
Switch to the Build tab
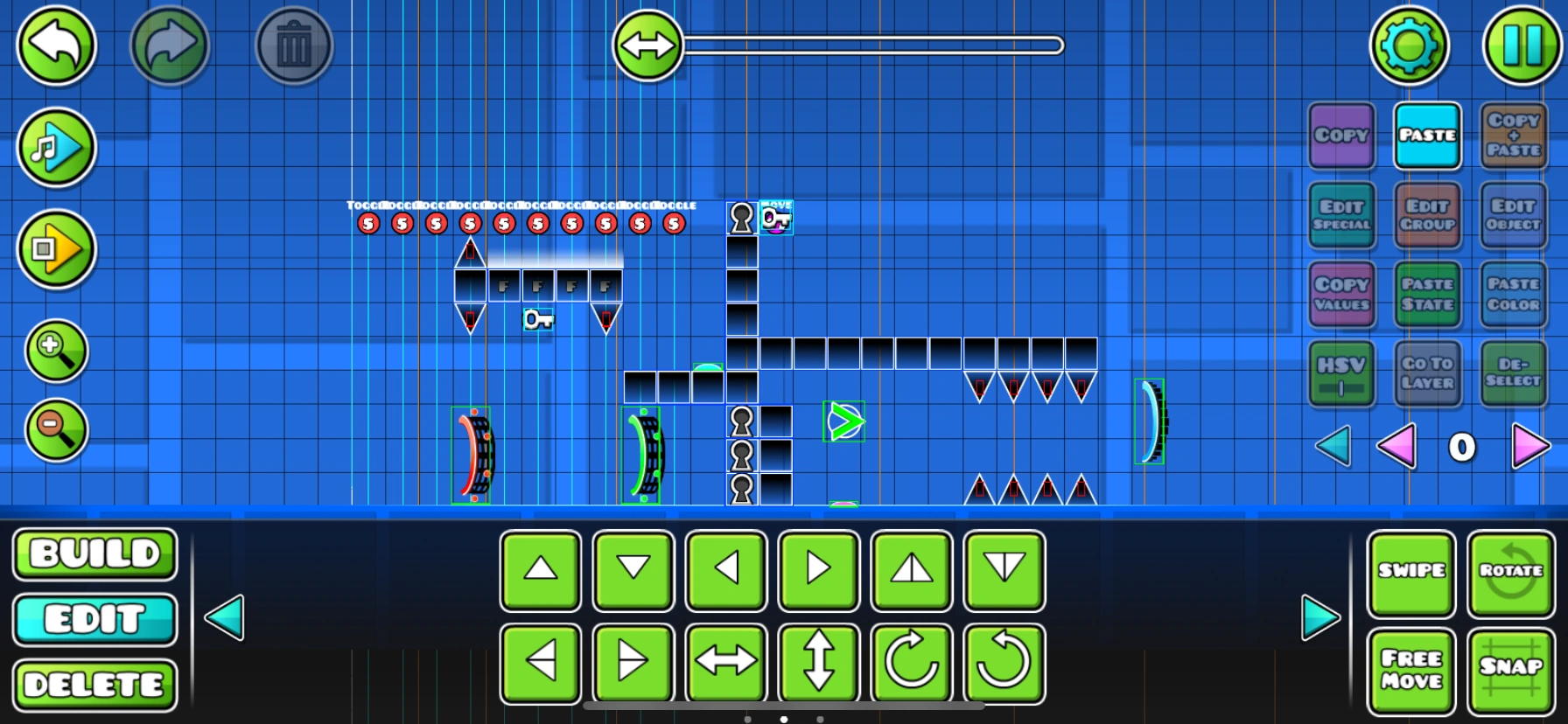click(x=94, y=553)
